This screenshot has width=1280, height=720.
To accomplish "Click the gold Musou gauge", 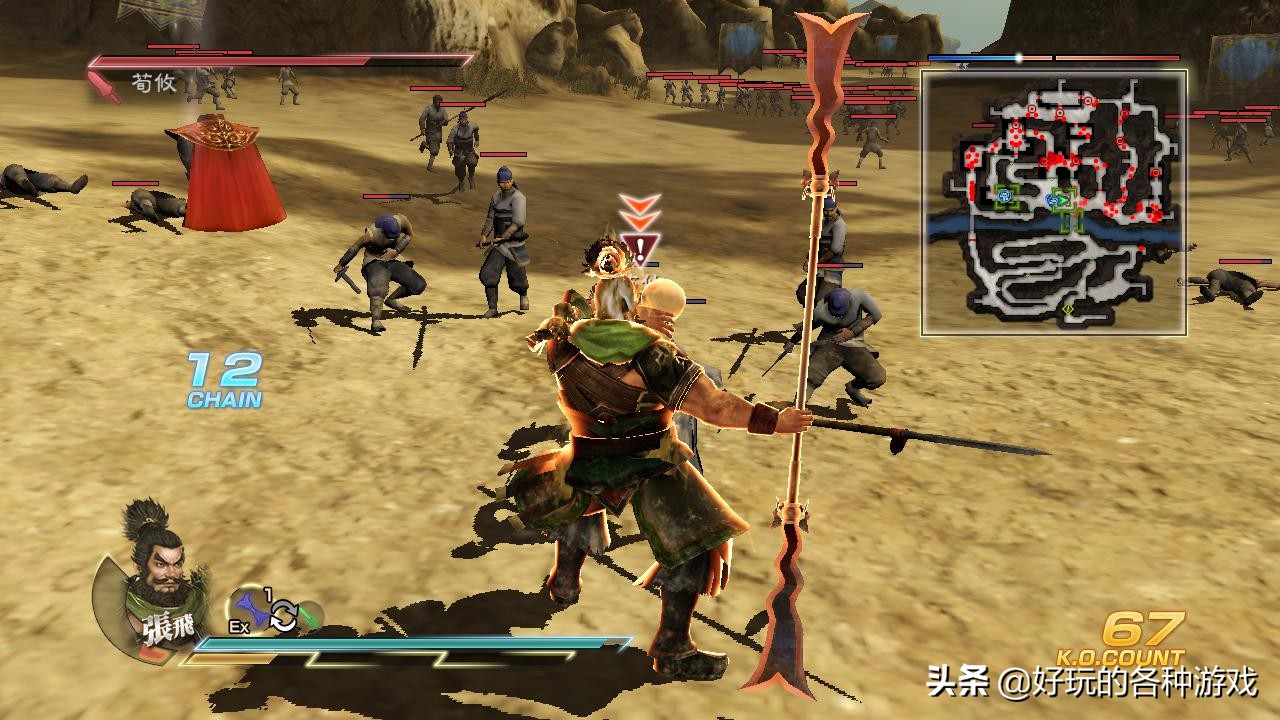I will [x=230, y=658].
